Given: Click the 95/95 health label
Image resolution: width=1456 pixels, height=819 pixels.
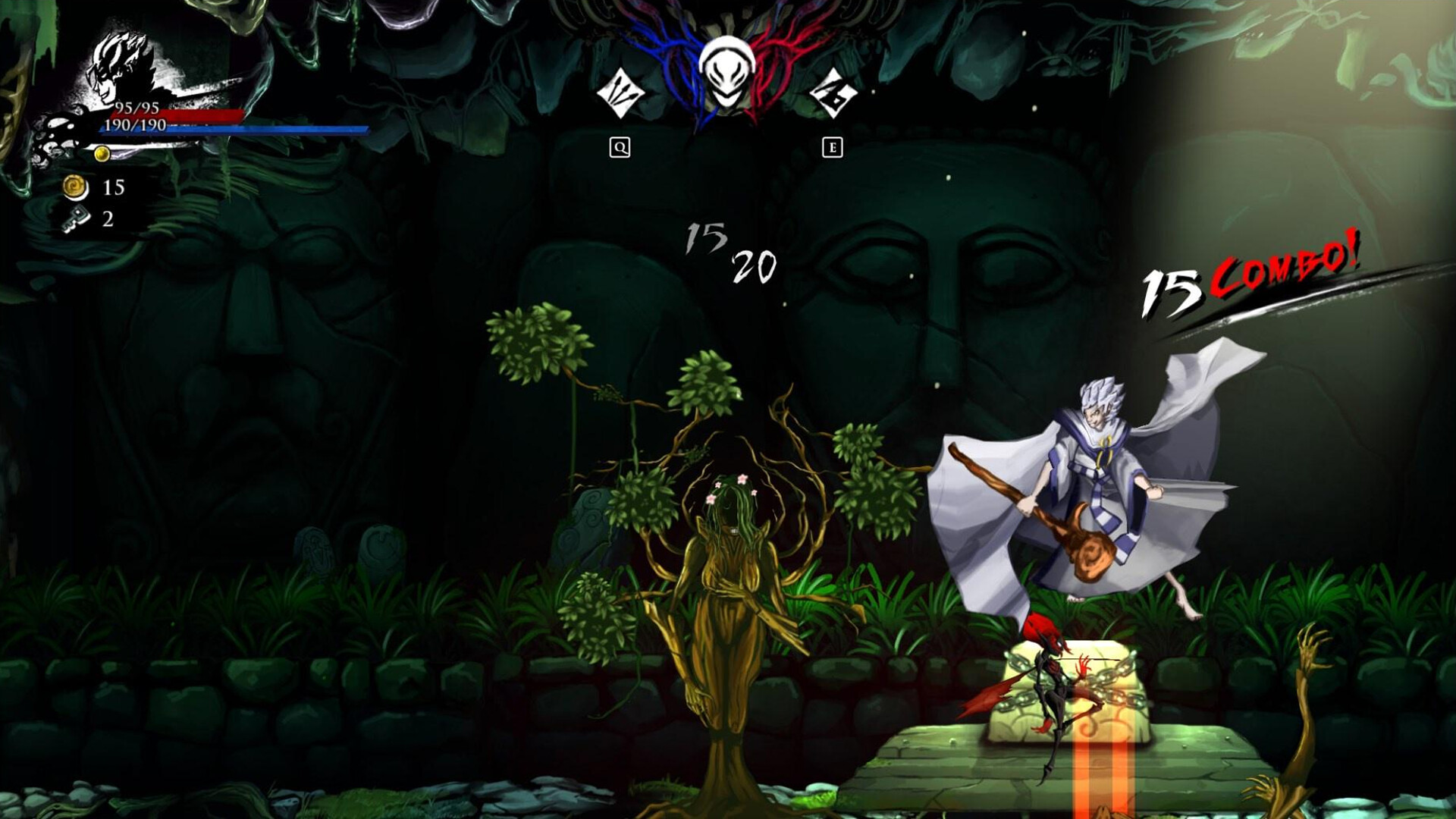Looking at the screenshot, I should click(136, 107).
